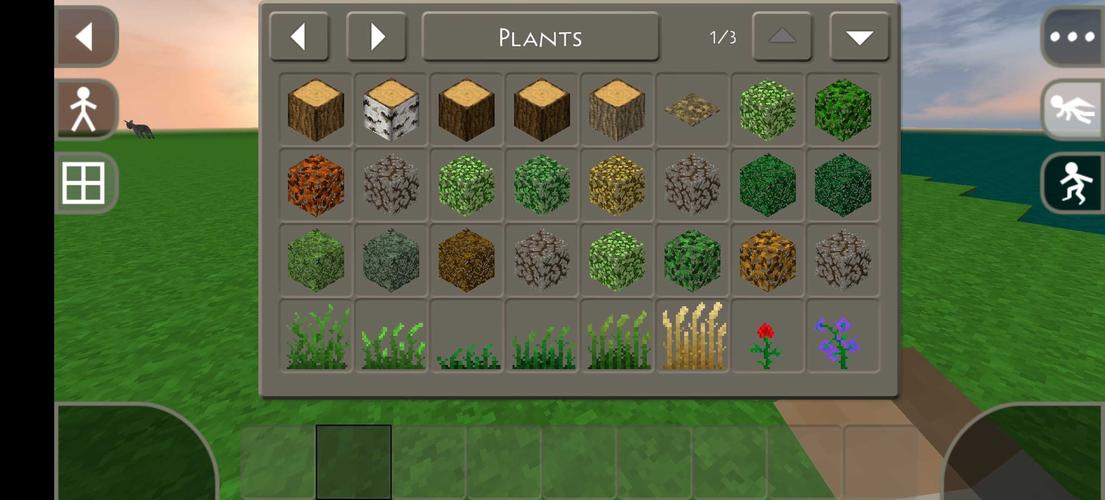Select the highlighted empty hotbar slot
This screenshot has width=1105, height=500.
(x=353, y=462)
